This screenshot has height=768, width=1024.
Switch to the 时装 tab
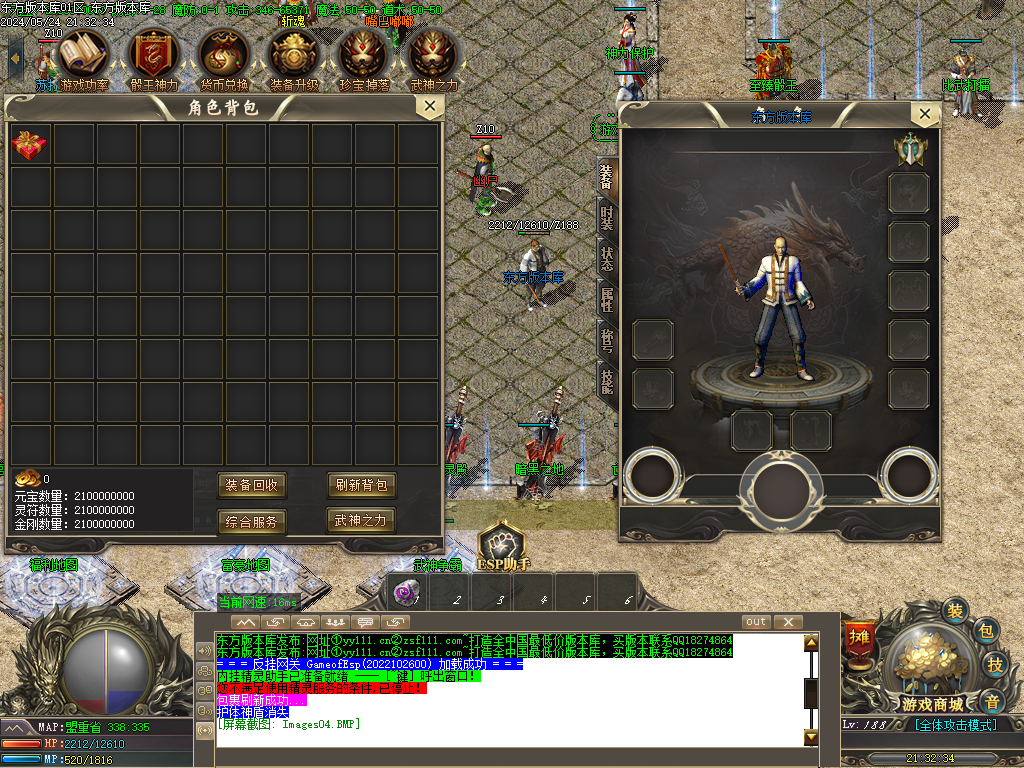coord(607,219)
